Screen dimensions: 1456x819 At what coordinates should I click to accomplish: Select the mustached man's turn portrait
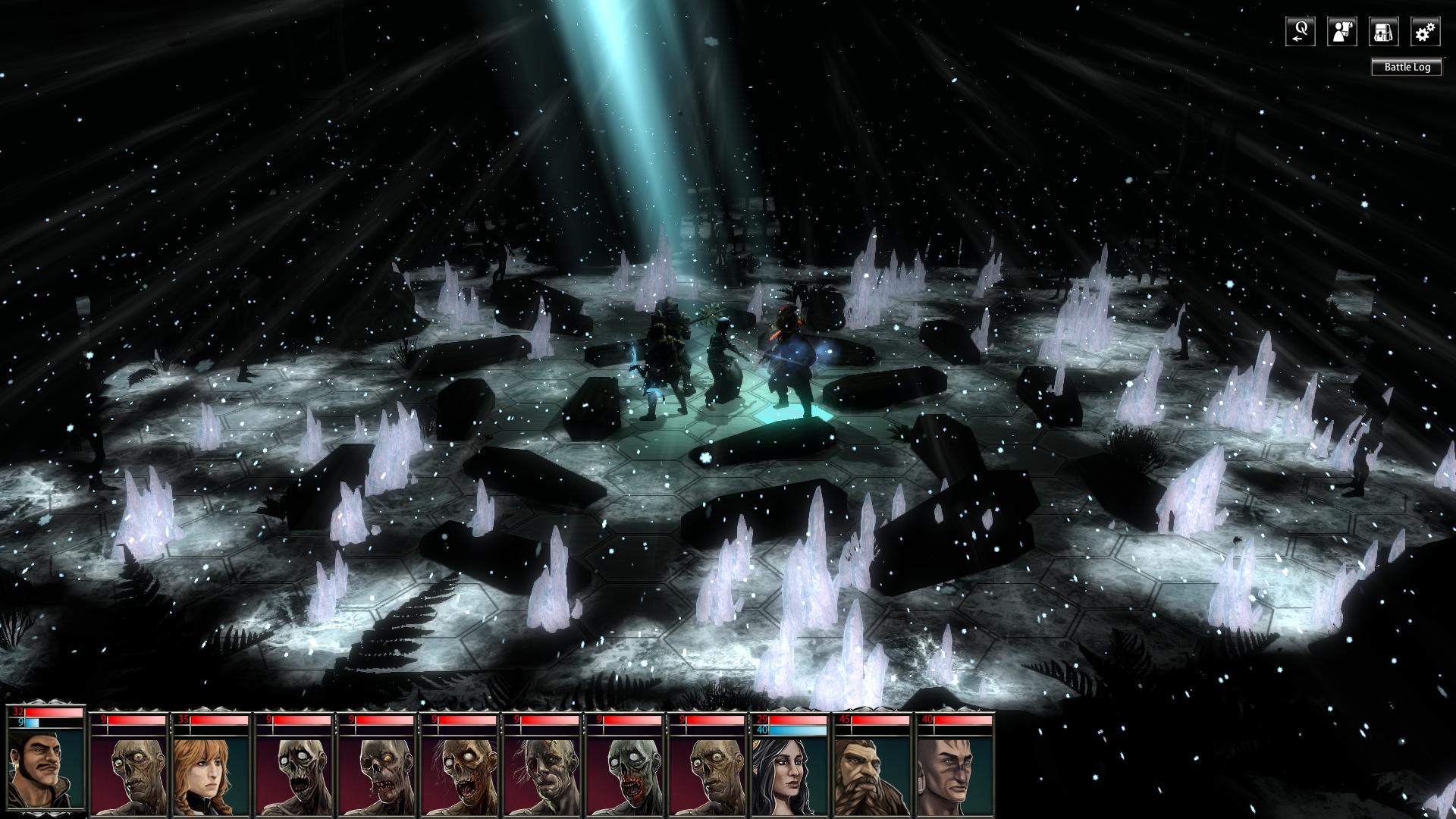point(44,764)
